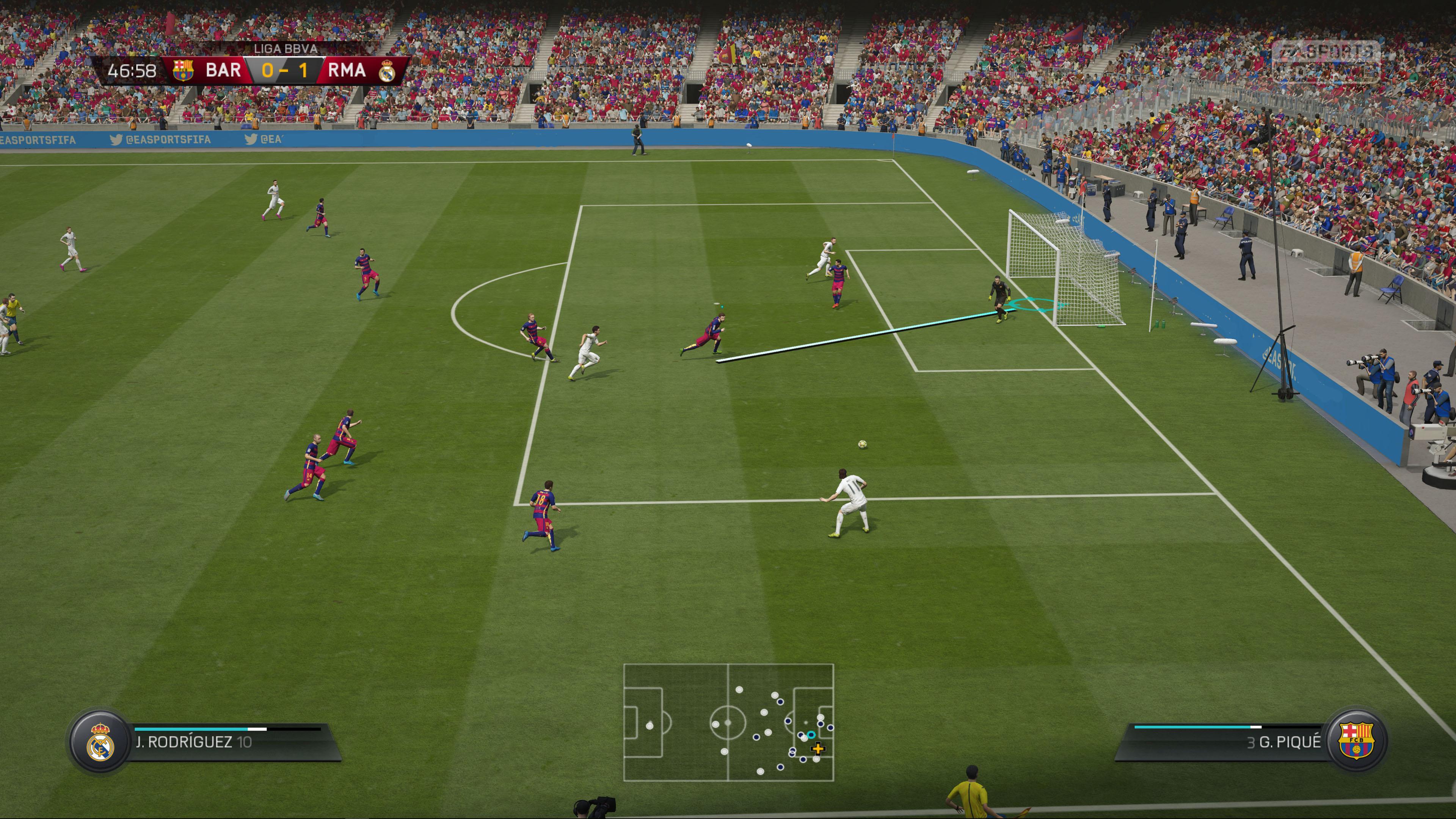The height and width of the screenshot is (819, 1456).
Task: Toggle a white Real Madrid dot on the radar
Action: coord(739,690)
